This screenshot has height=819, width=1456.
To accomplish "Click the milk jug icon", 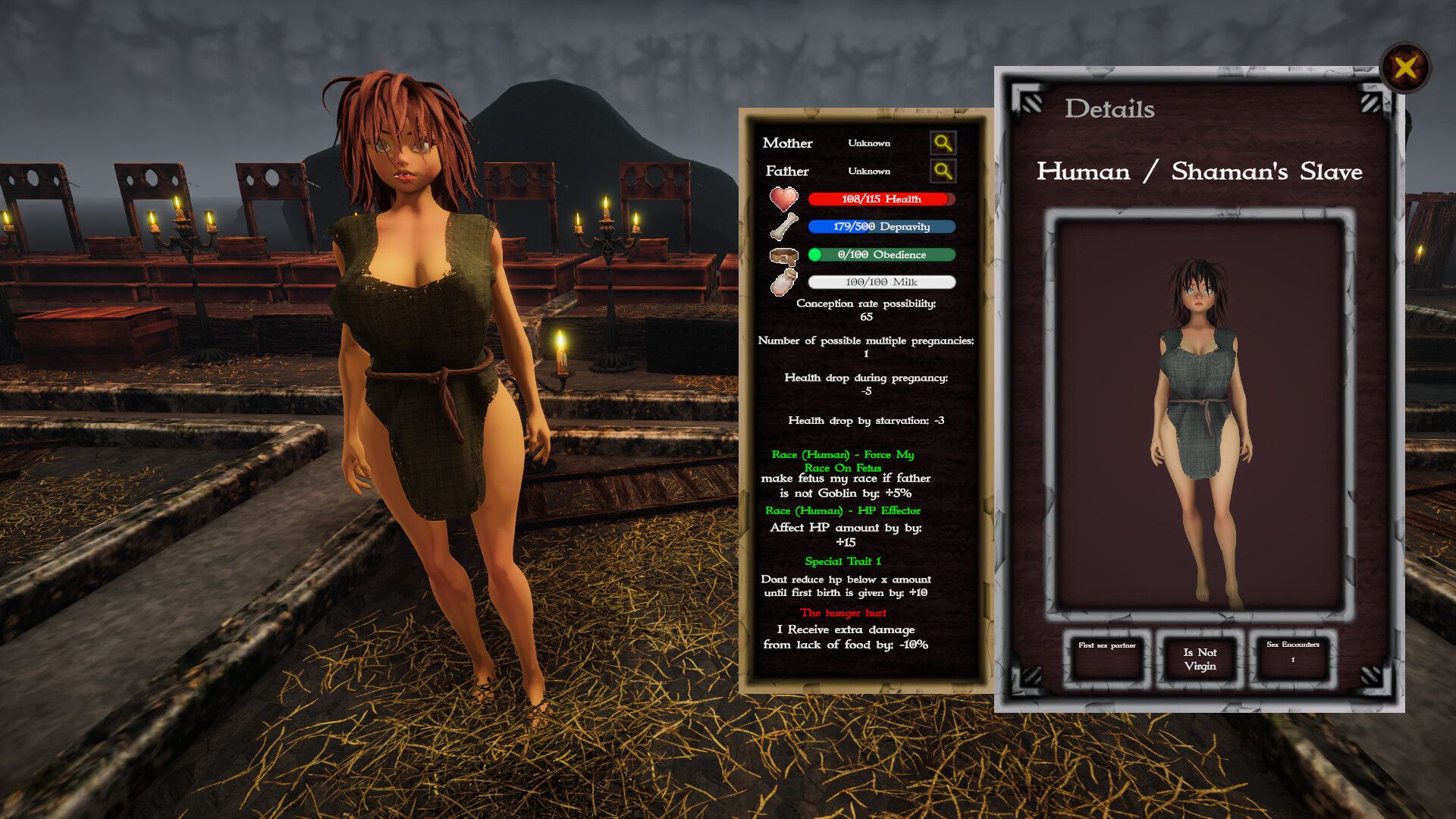I will pos(783,281).
